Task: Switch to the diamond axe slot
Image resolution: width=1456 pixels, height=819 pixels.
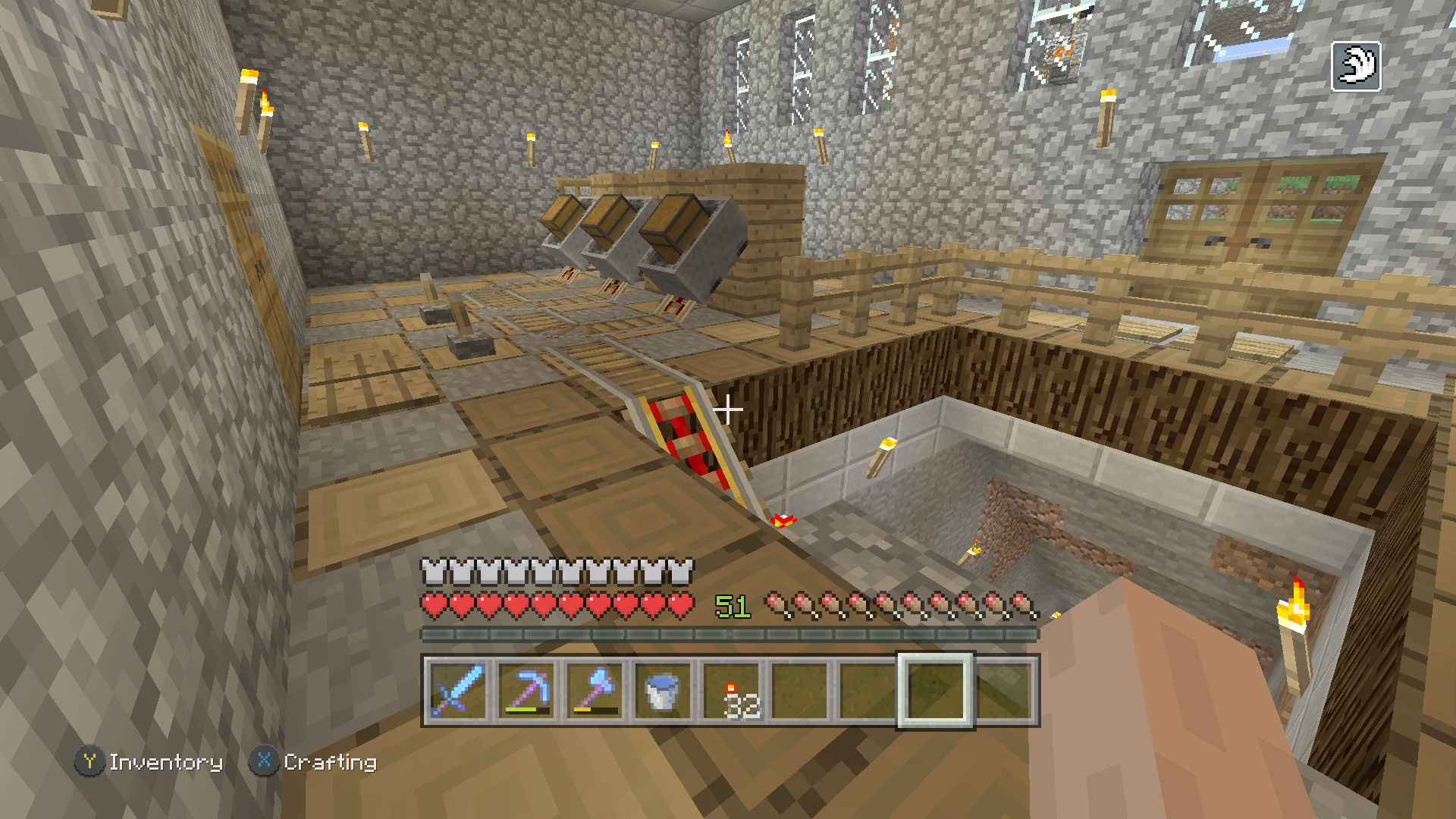Action: point(595,690)
